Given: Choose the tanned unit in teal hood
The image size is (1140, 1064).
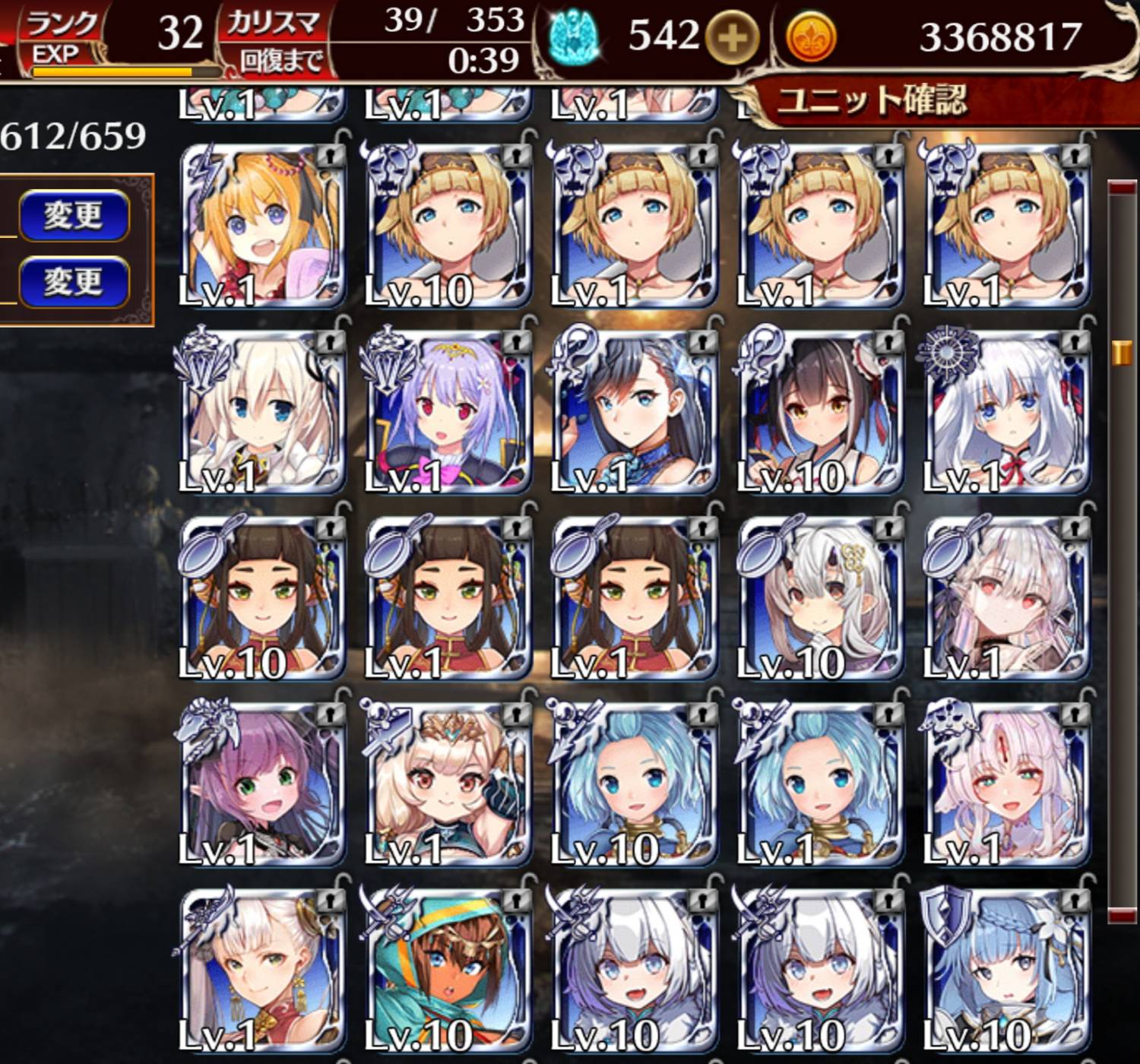Looking at the screenshot, I should tap(448, 971).
